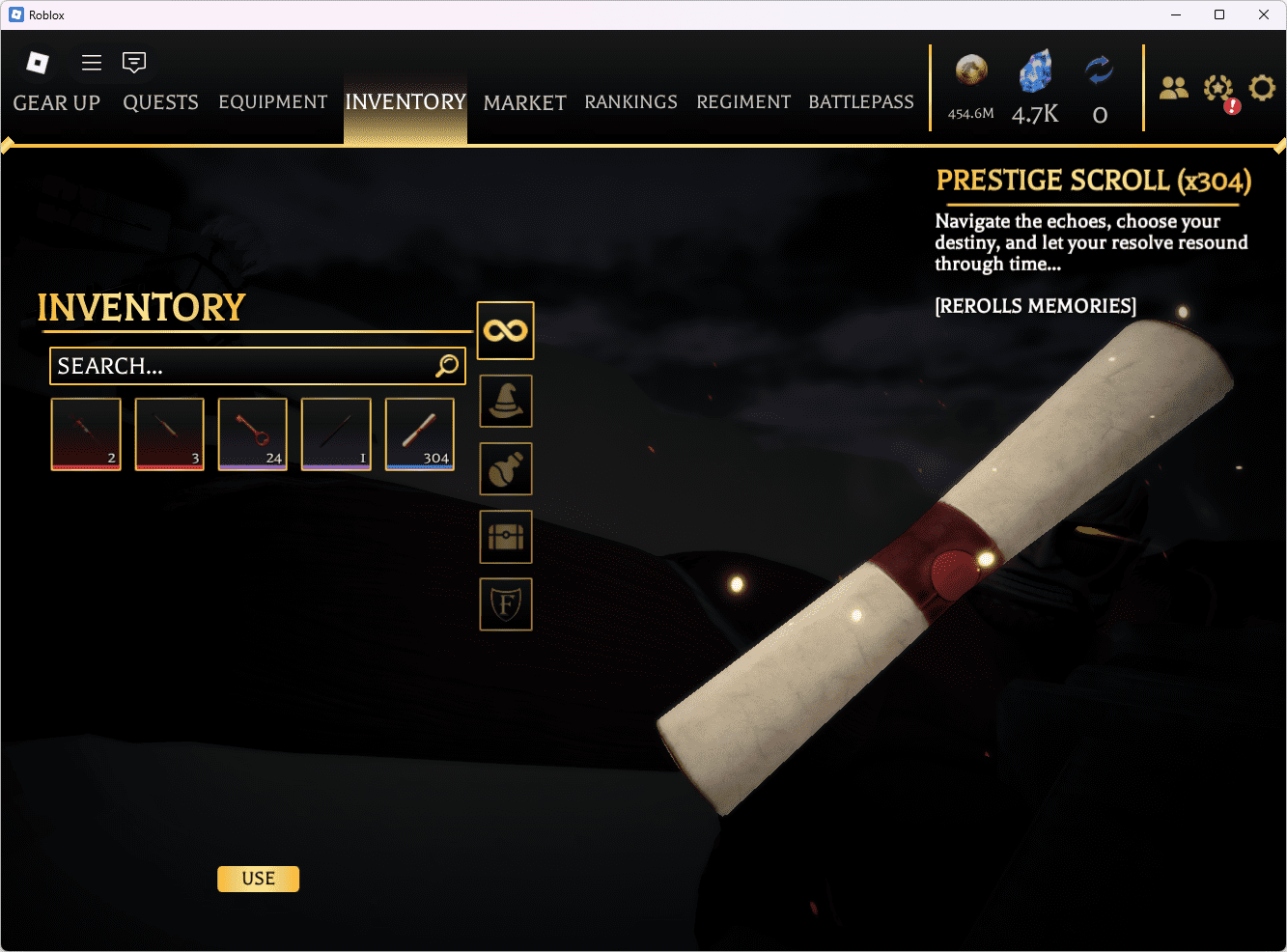The width and height of the screenshot is (1287, 952).
Task: Filter inventory by the wizard hat category
Action: (506, 401)
